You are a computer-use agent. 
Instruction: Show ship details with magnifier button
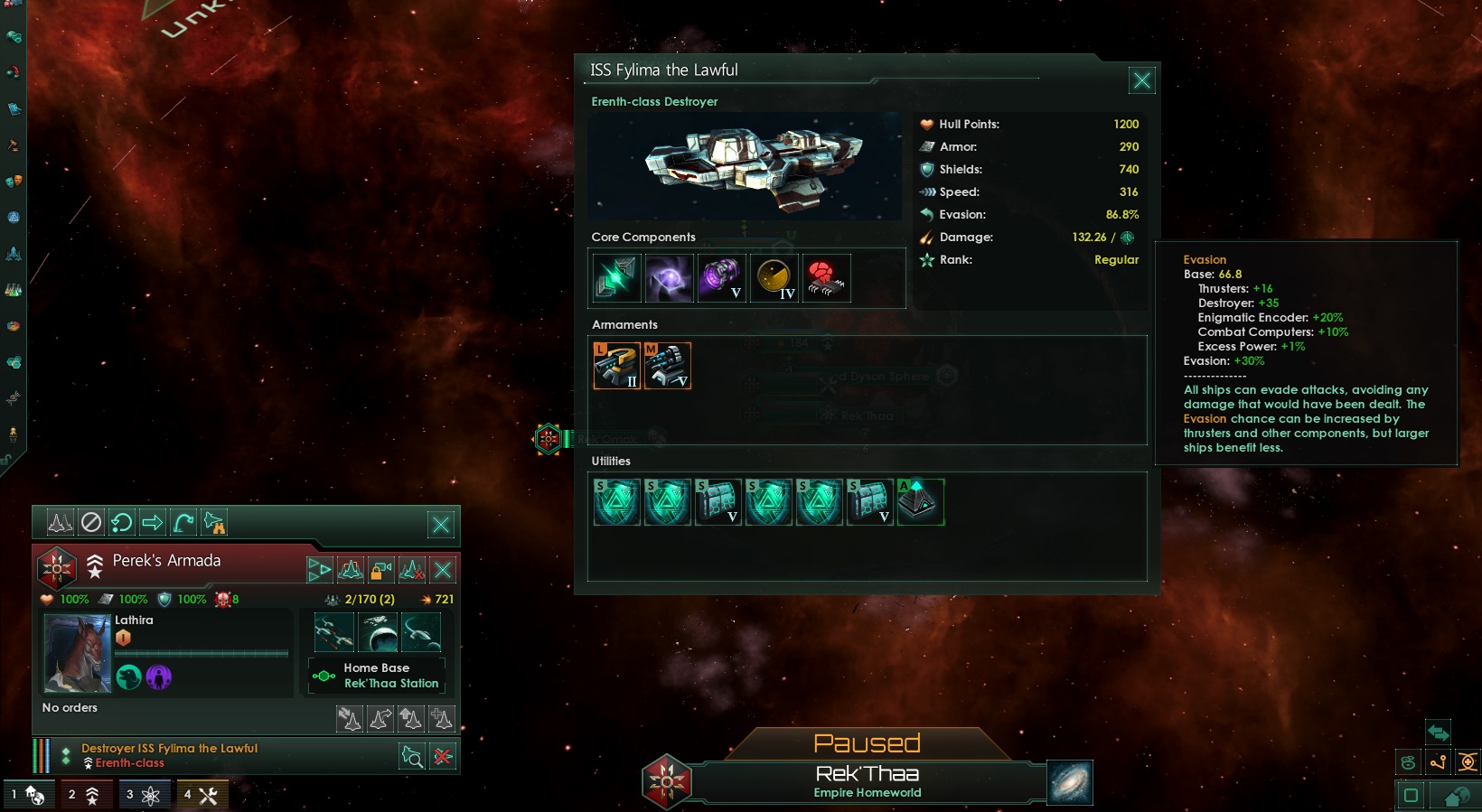tap(412, 757)
